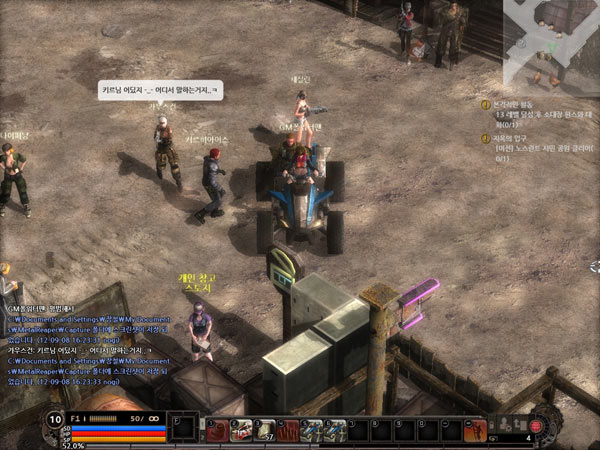Activate the first red skill in hotbar

(217, 430)
